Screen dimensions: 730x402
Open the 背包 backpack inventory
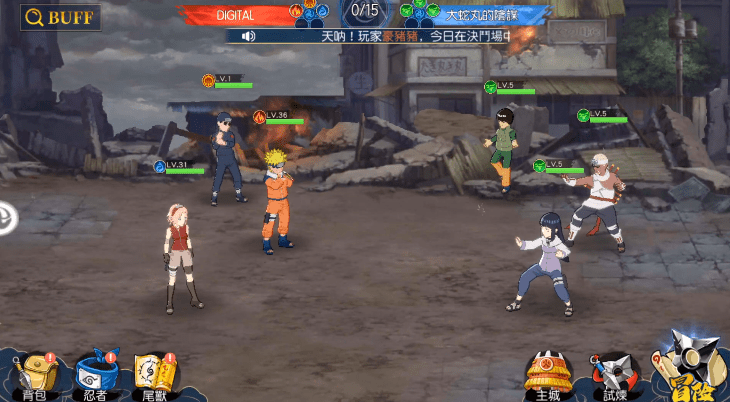(x=35, y=374)
